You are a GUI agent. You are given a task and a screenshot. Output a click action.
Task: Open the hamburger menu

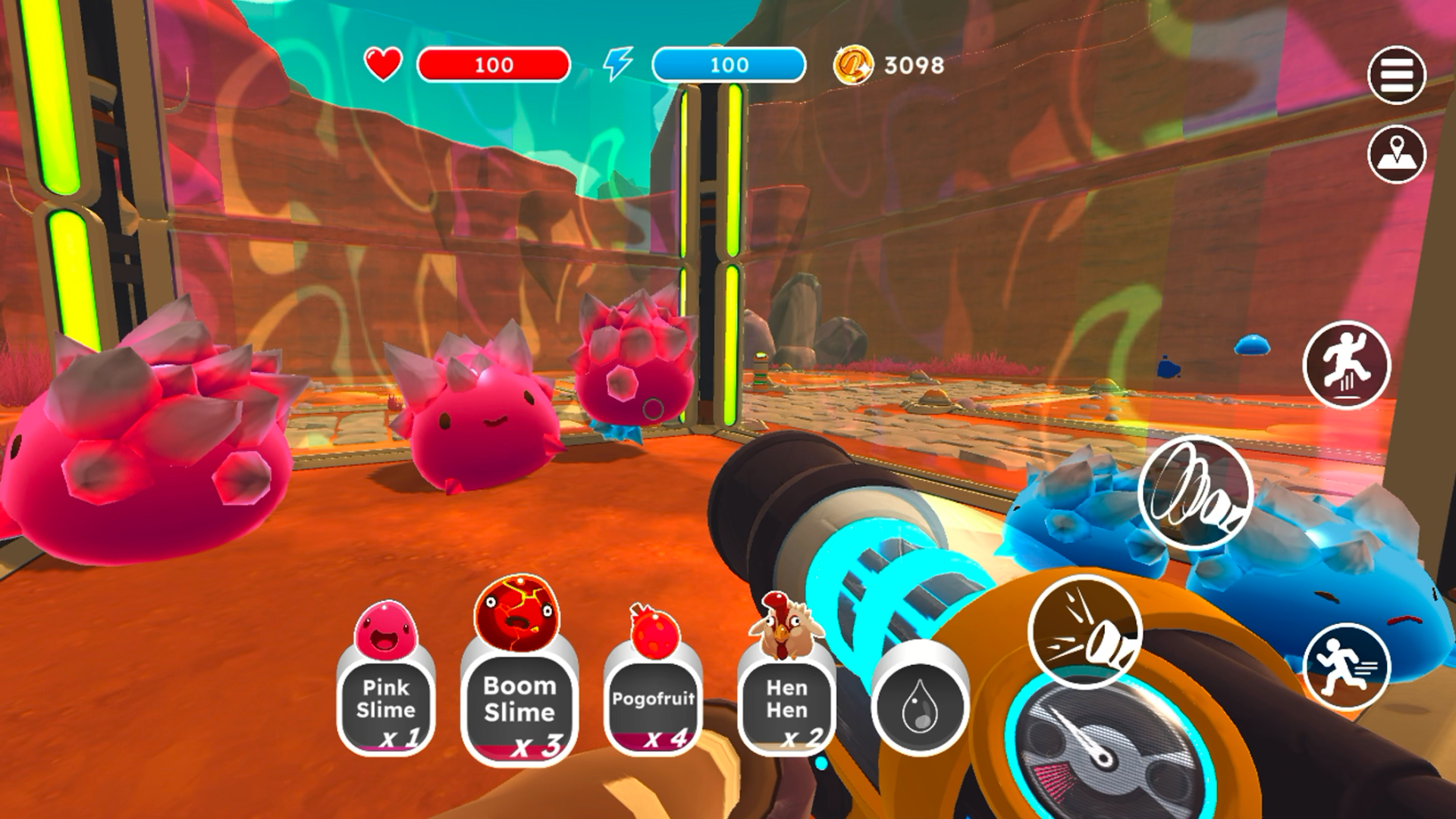pyautogui.click(x=1396, y=75)
